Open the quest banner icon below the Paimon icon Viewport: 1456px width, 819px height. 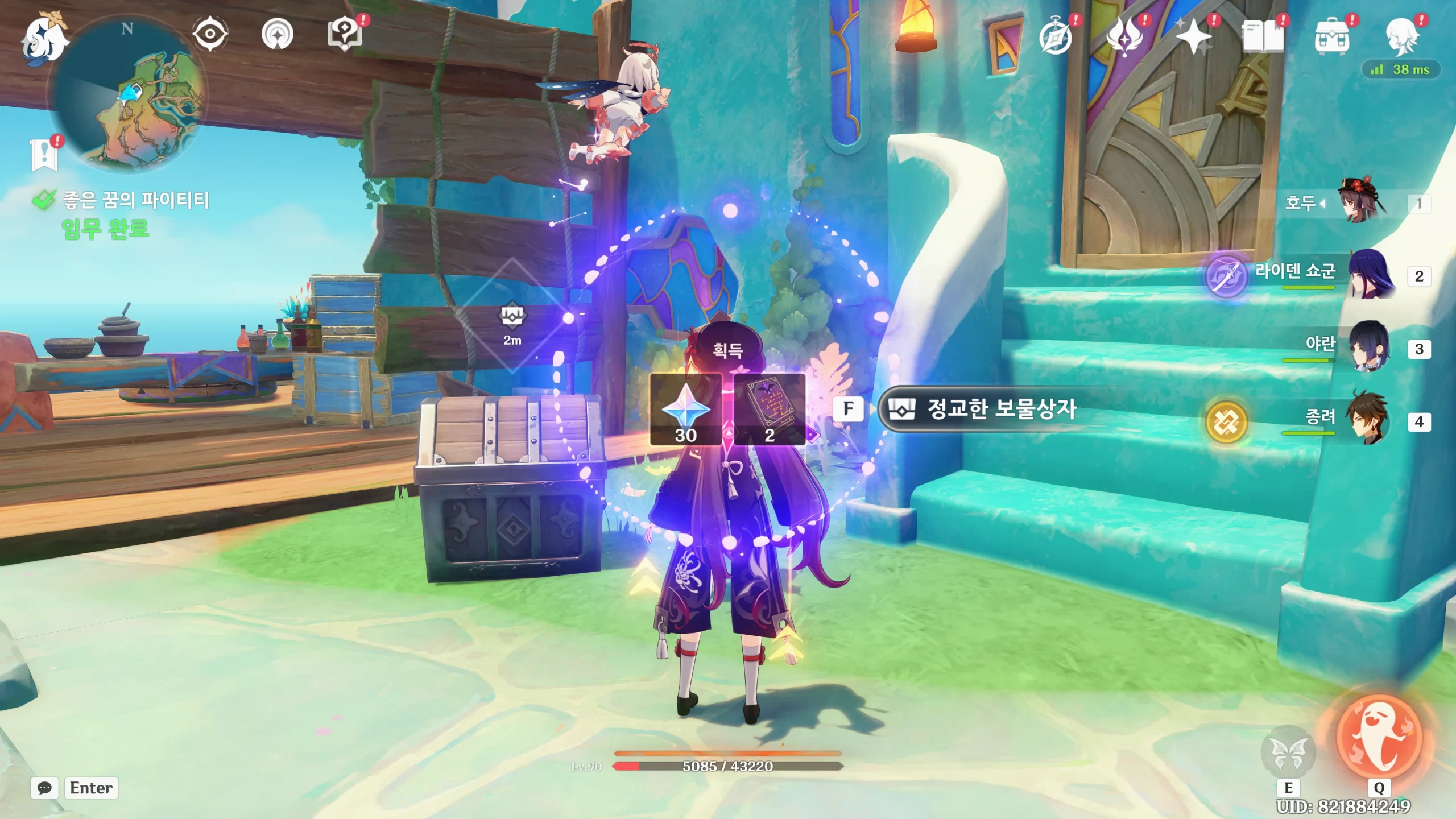point(44,154)
